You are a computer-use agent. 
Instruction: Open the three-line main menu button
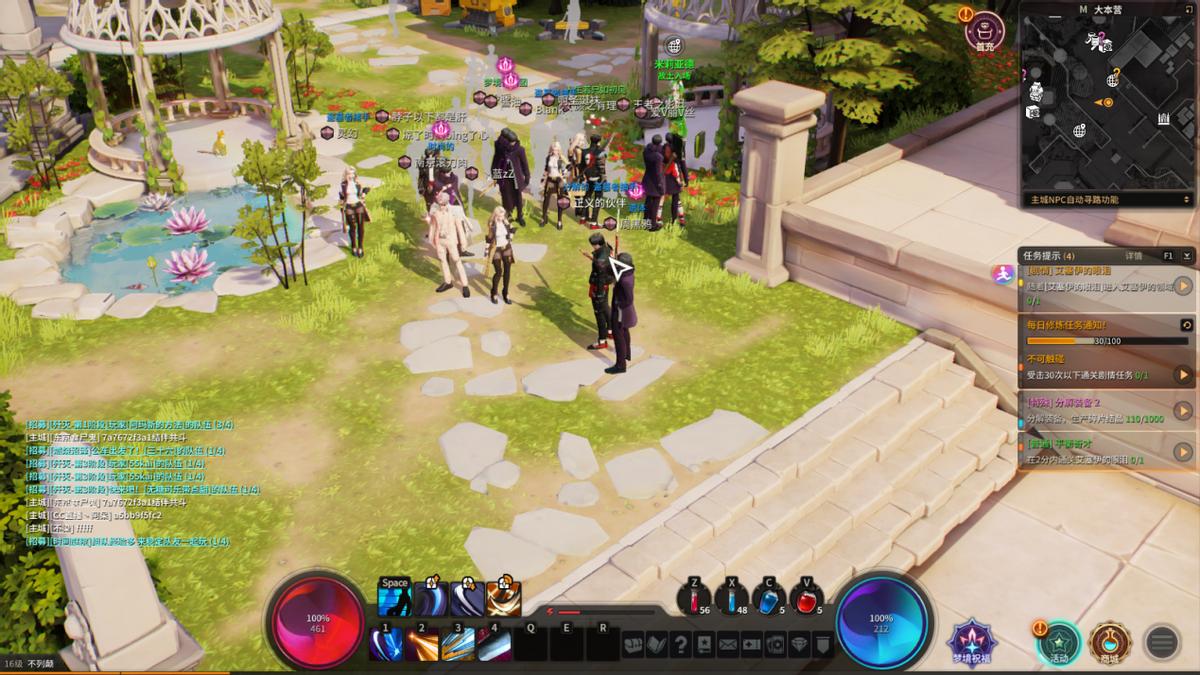pyautogui.click(x=1161, y=641)
